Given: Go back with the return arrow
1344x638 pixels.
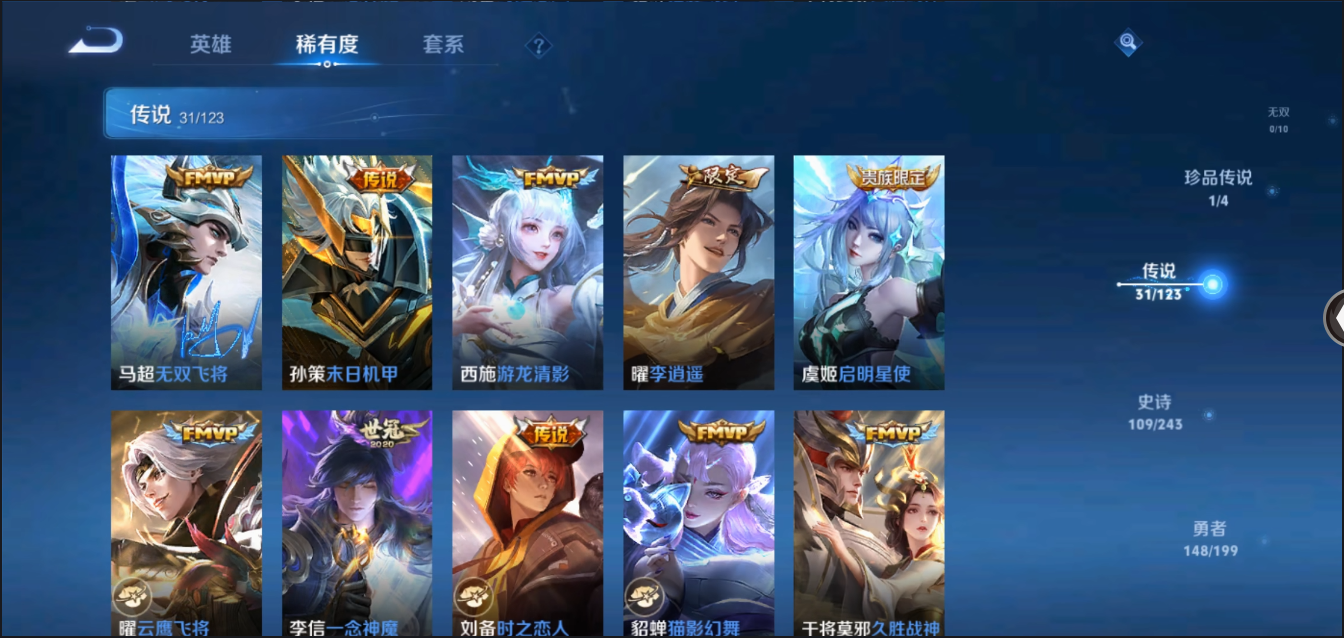Looking at the screenshot, I should [x=96, y=41].
